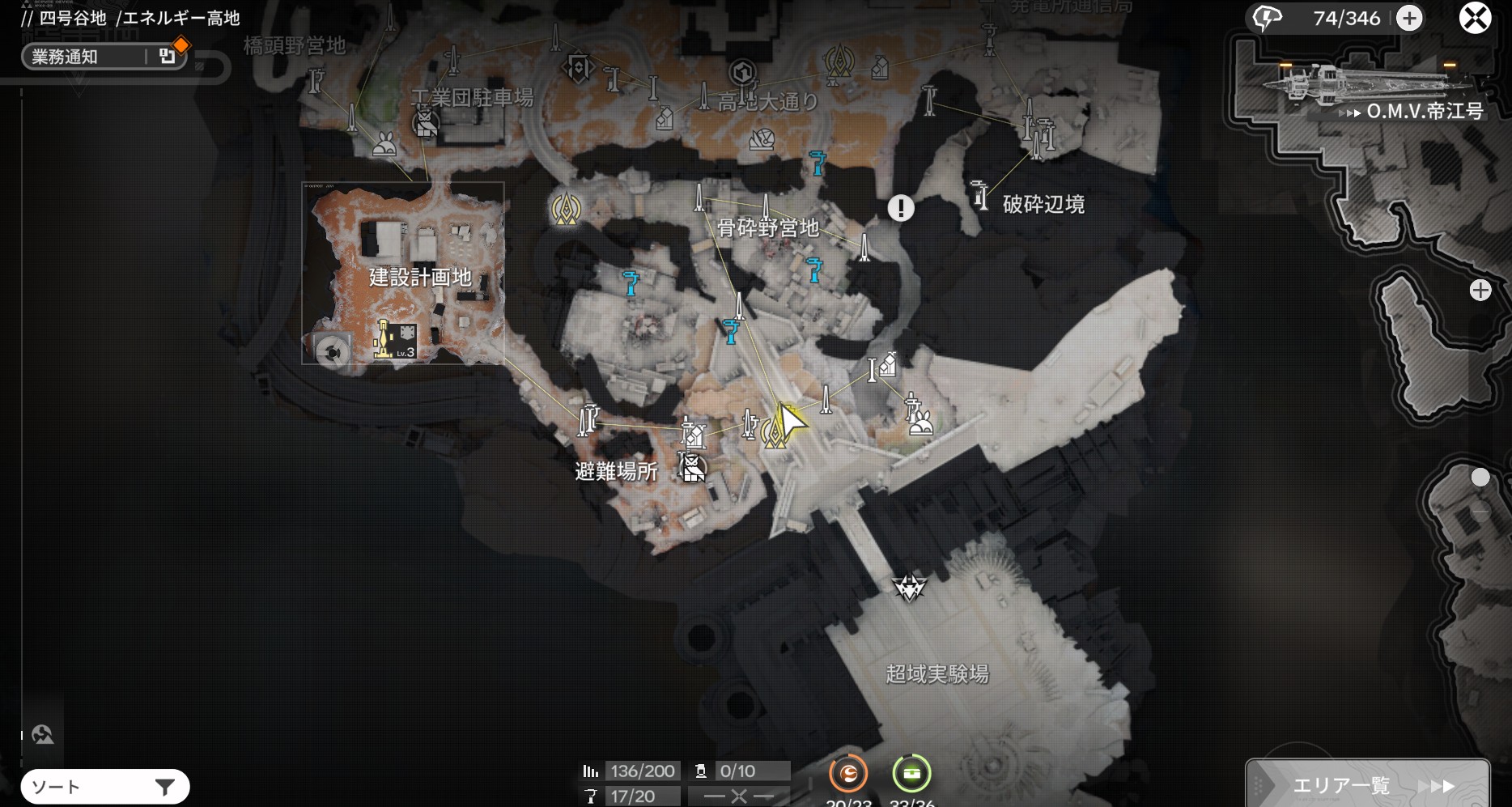The height and width of the screenshot is (807, 1512).
Task: Open the エリア一覧 area list
Action: coord(1367,784)
